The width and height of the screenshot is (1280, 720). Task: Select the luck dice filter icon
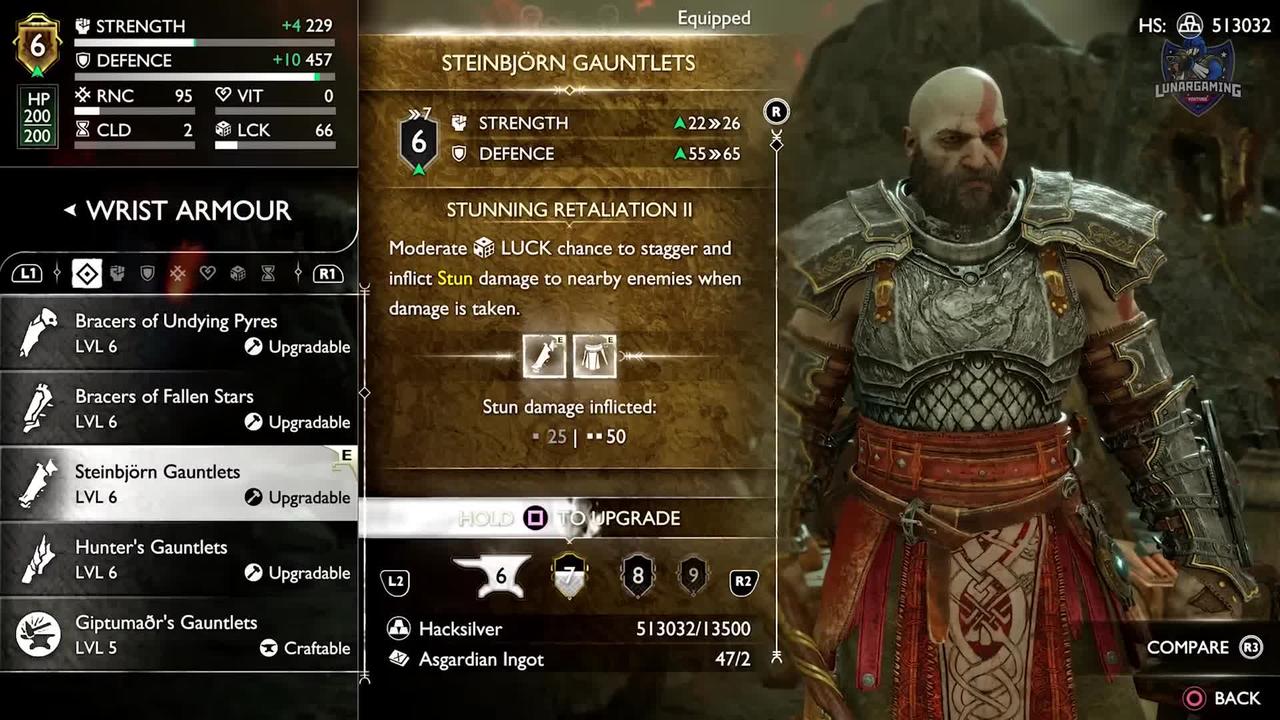click(238, 272)
